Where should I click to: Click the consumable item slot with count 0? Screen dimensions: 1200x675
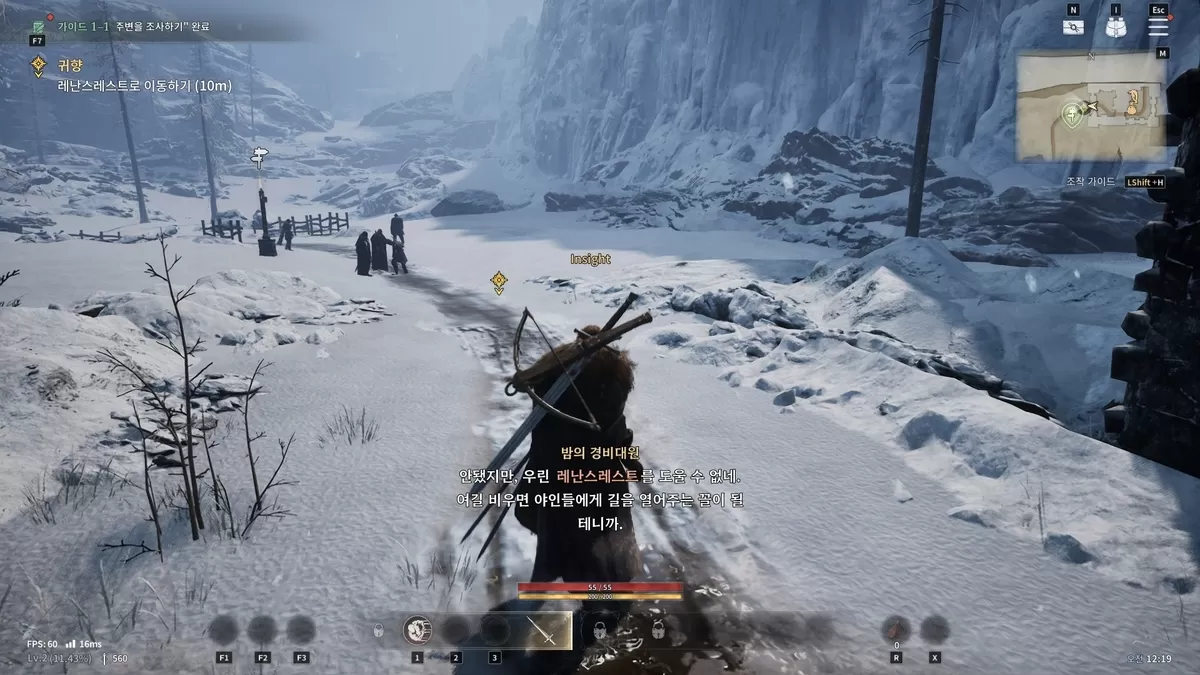coord(896,629)
